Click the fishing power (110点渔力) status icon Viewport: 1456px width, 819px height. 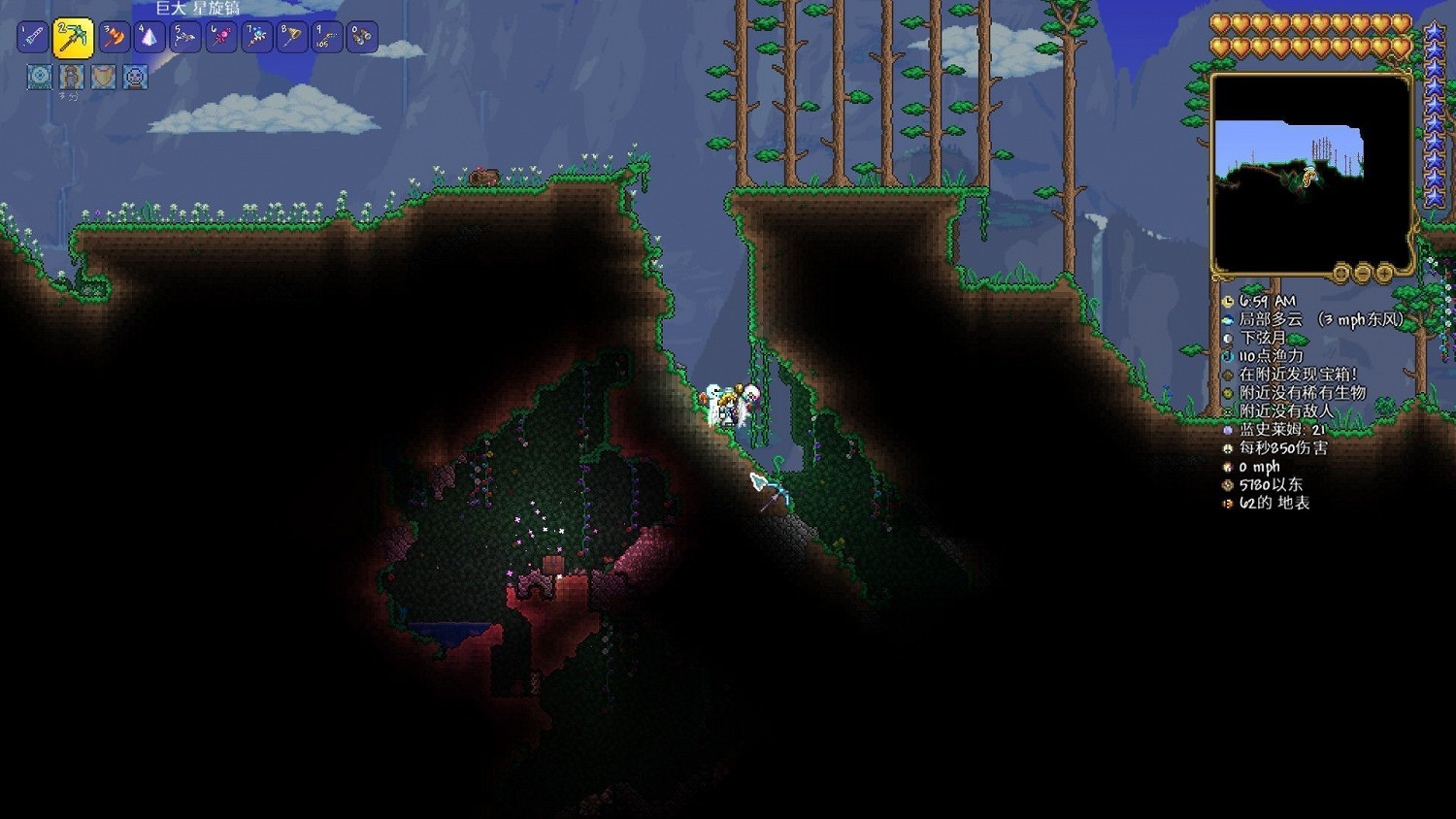pyautogui.click(x=1227, y=355)
